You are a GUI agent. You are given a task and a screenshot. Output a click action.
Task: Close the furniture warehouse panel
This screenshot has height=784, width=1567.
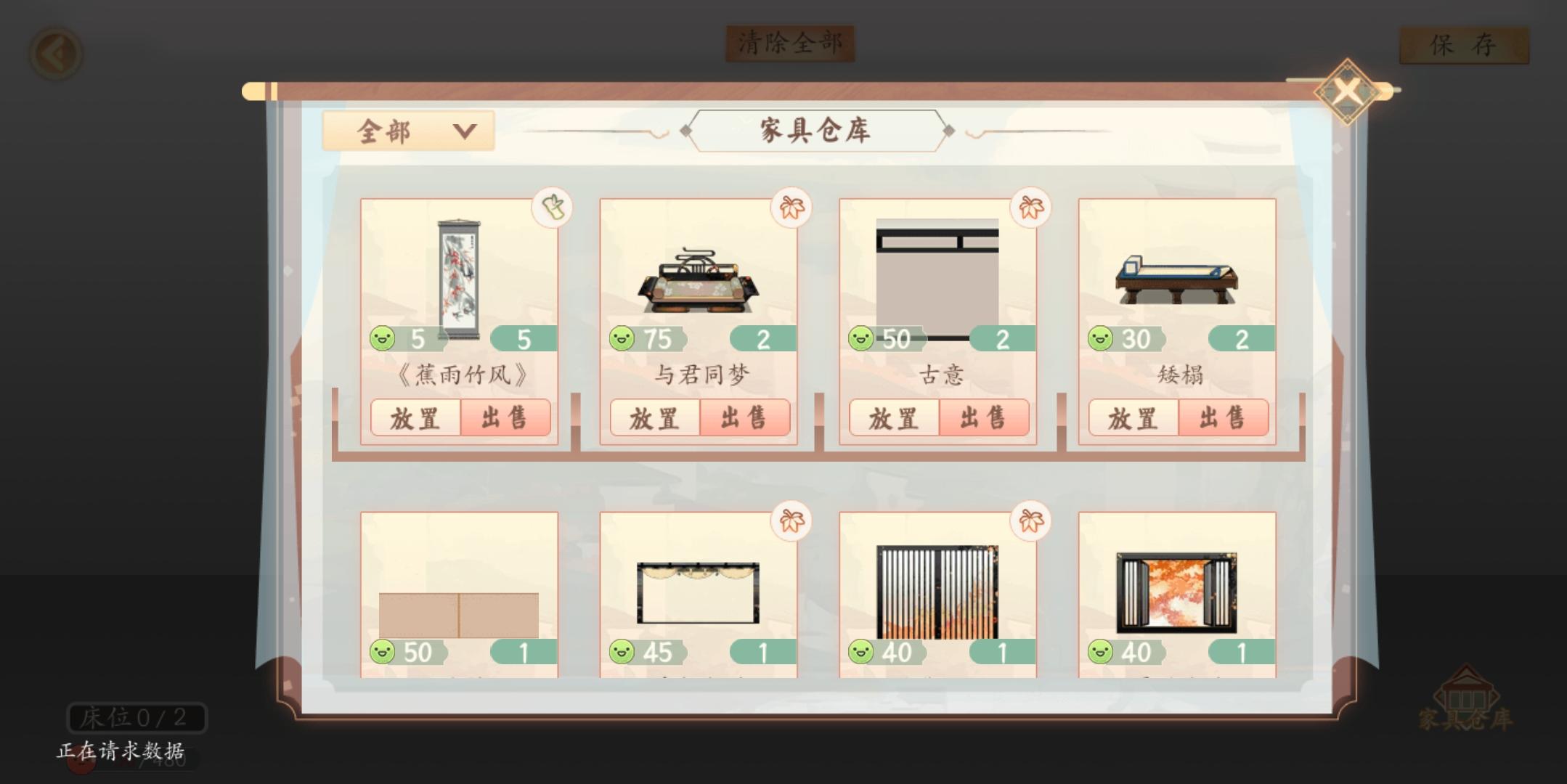tap(1347, 92)
